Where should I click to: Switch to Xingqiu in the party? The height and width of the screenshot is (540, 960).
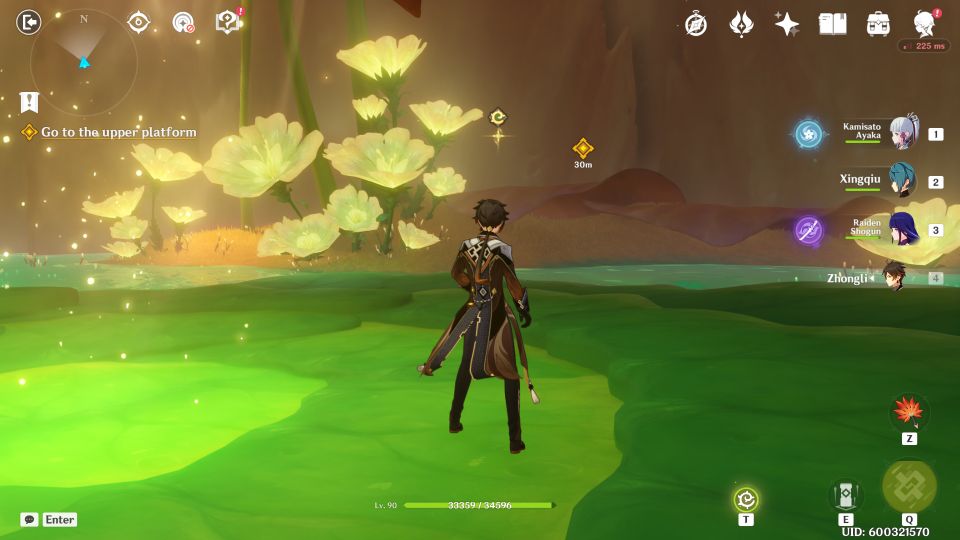tap(902, 181)
